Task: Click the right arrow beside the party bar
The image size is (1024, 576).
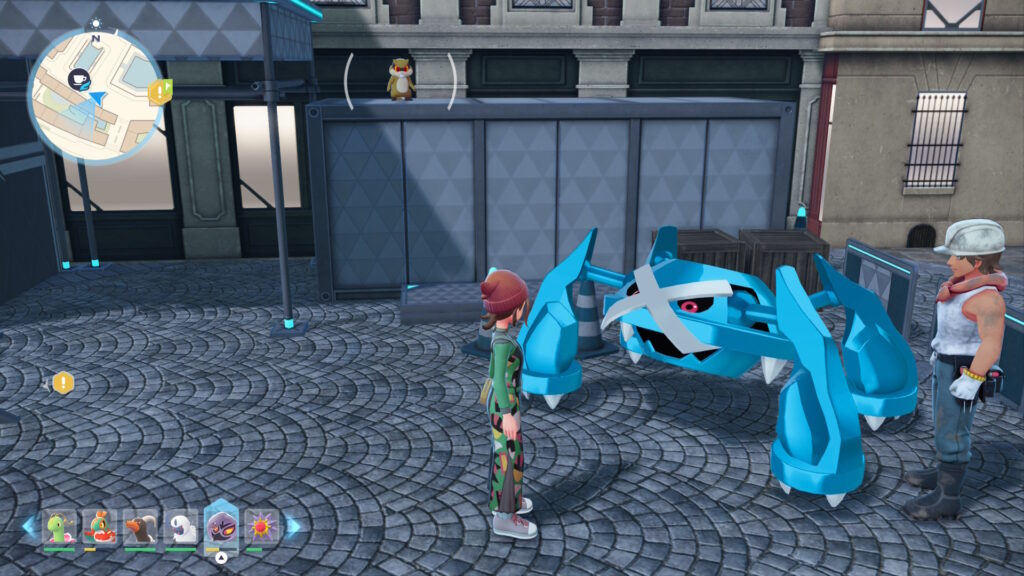Action: (x=293, y=526)
